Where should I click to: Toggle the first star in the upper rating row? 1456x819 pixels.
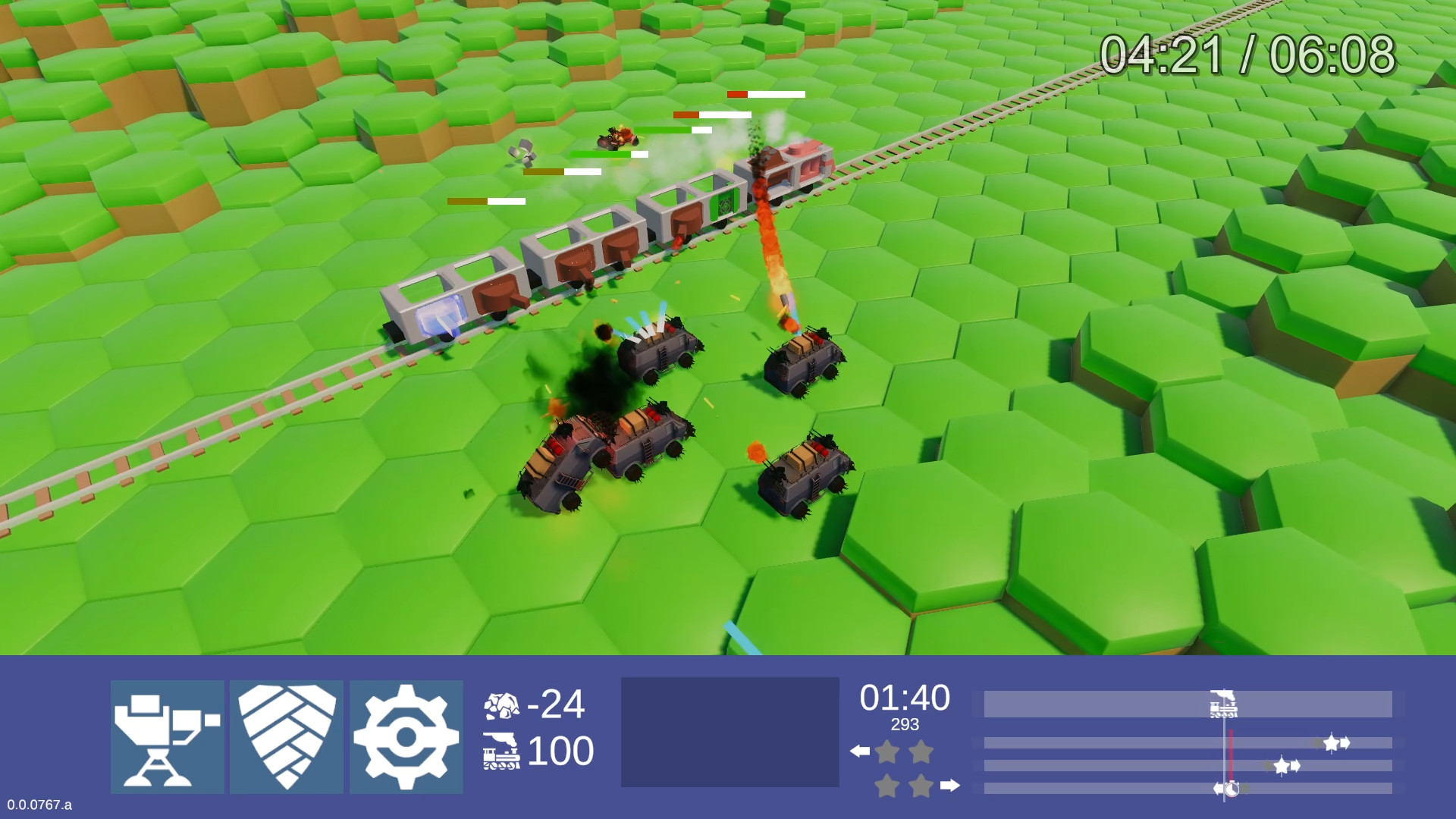[887, 752]
